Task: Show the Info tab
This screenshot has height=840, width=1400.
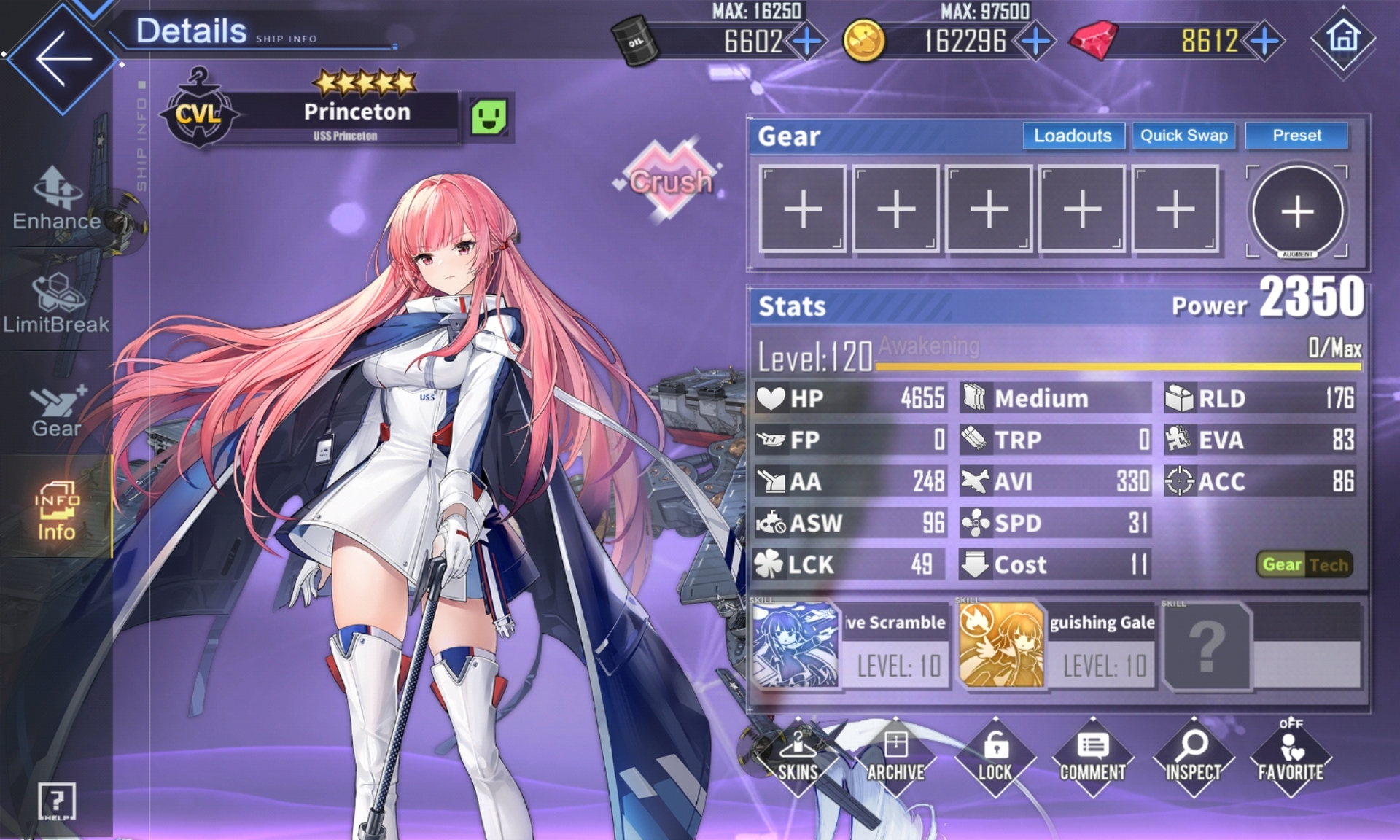Action: pos(56,512)
